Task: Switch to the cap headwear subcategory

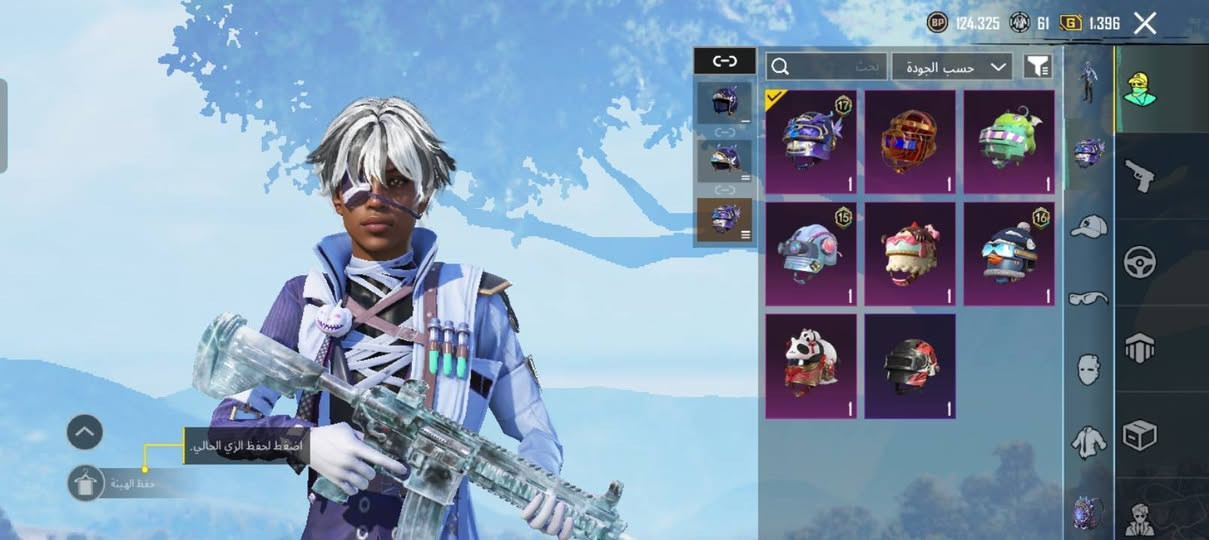Action: (x=1088, y=227)
